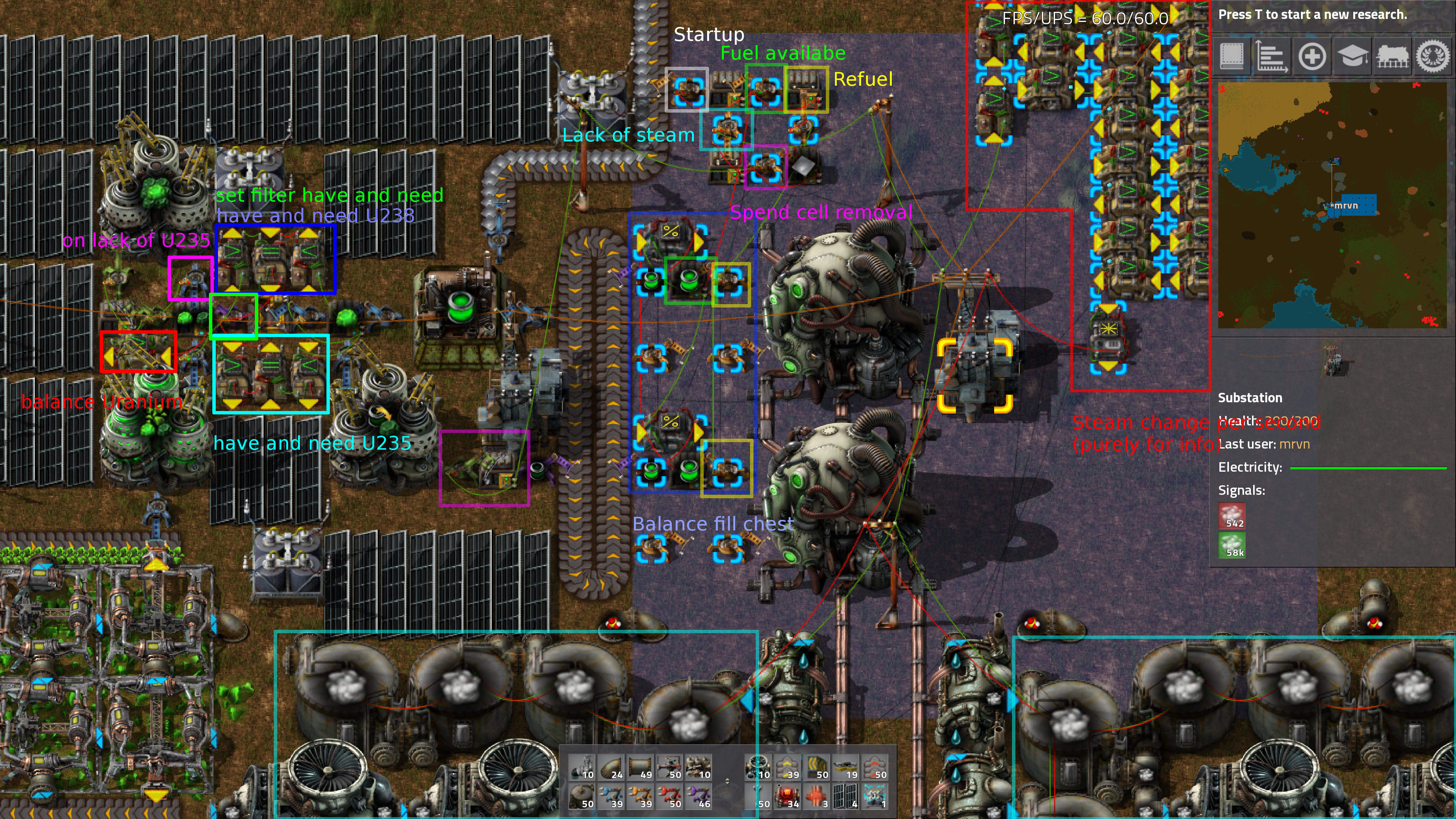Select the blue fast inserter slot
1456x819 pixels.
coord(612,797)
